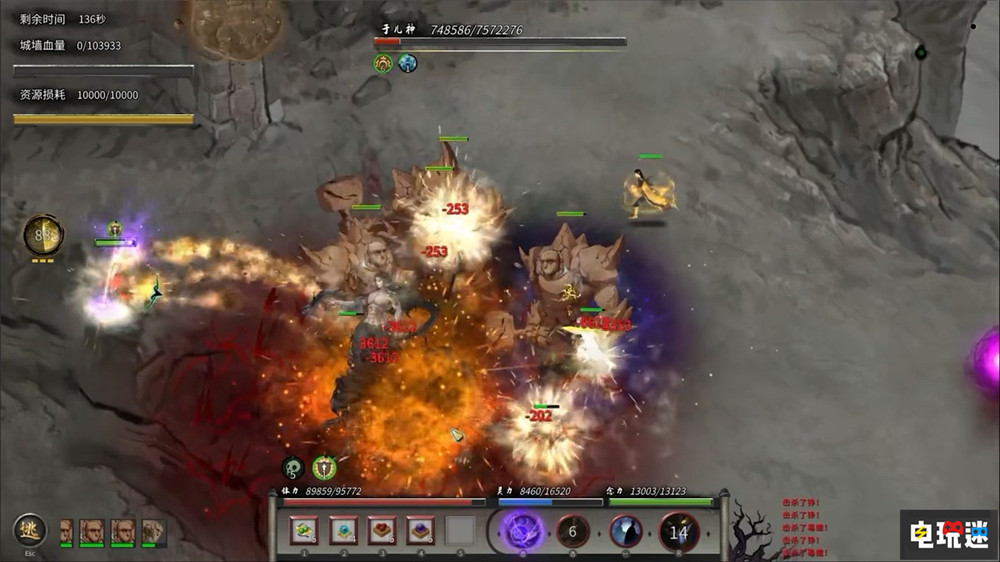Select the skill showing cooldown 6
Viewport: 1000px width, 562px height.
(573, 532)
